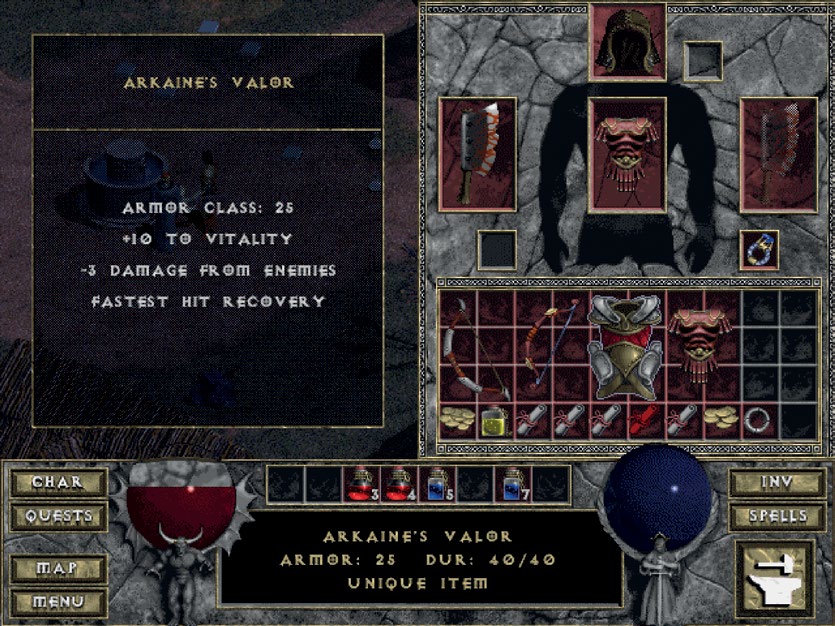Pick the silver plate armor in inventory
The height and width of the screenshot is (626, 835).
point(627,346)
